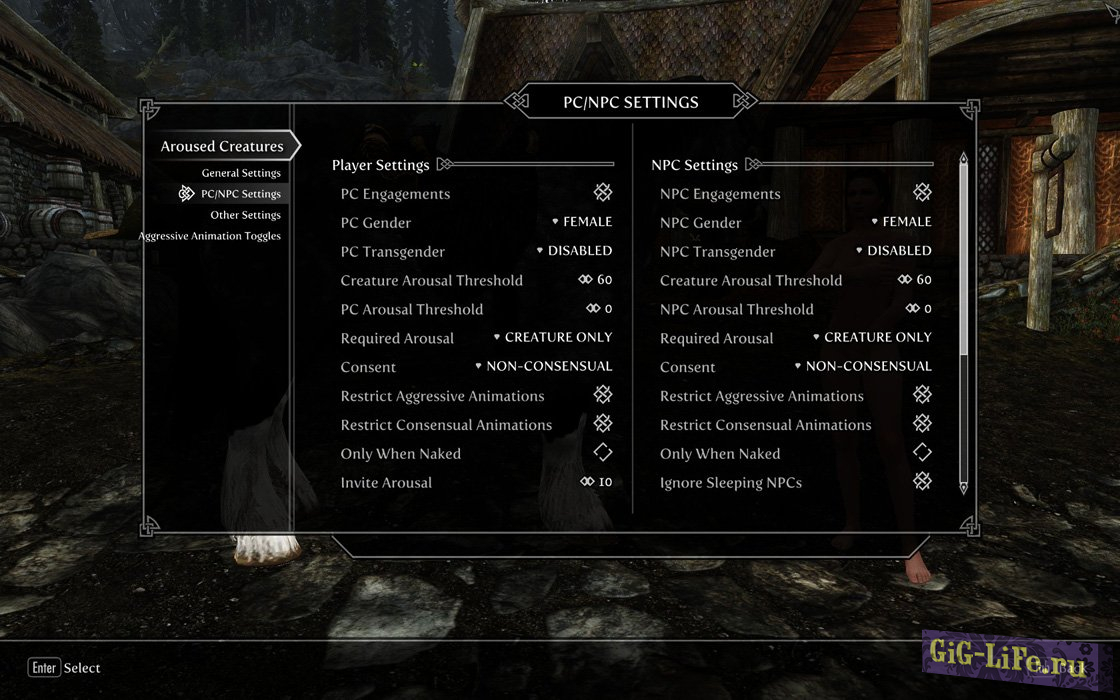Click the settings list scrollbar
The width and height of the screenshot is (1120, 700).
963,260
